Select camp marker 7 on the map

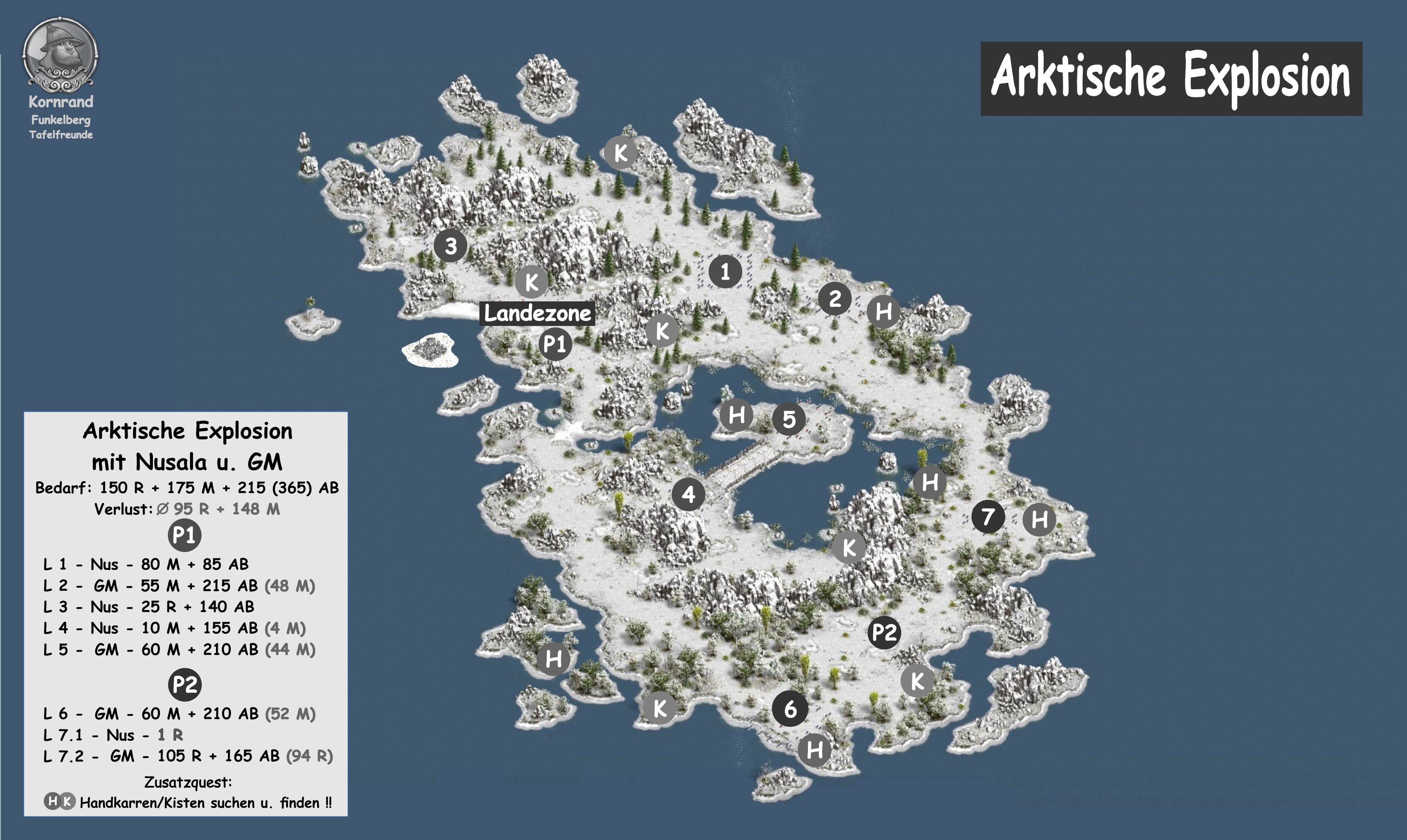coord(988,516)
